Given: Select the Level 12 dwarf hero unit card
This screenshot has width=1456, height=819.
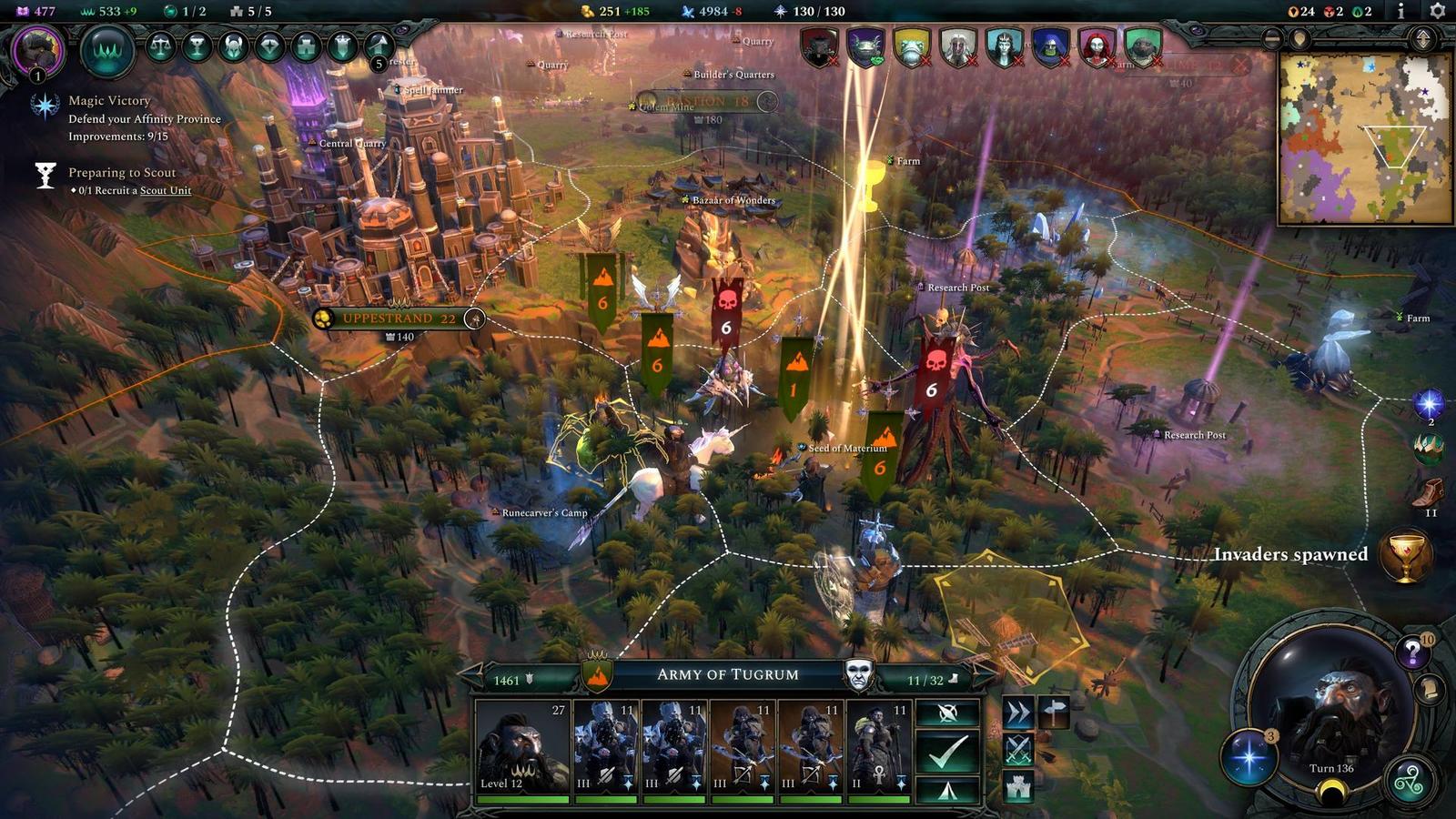Looking at the screenshot, I should tap(522, 746).
